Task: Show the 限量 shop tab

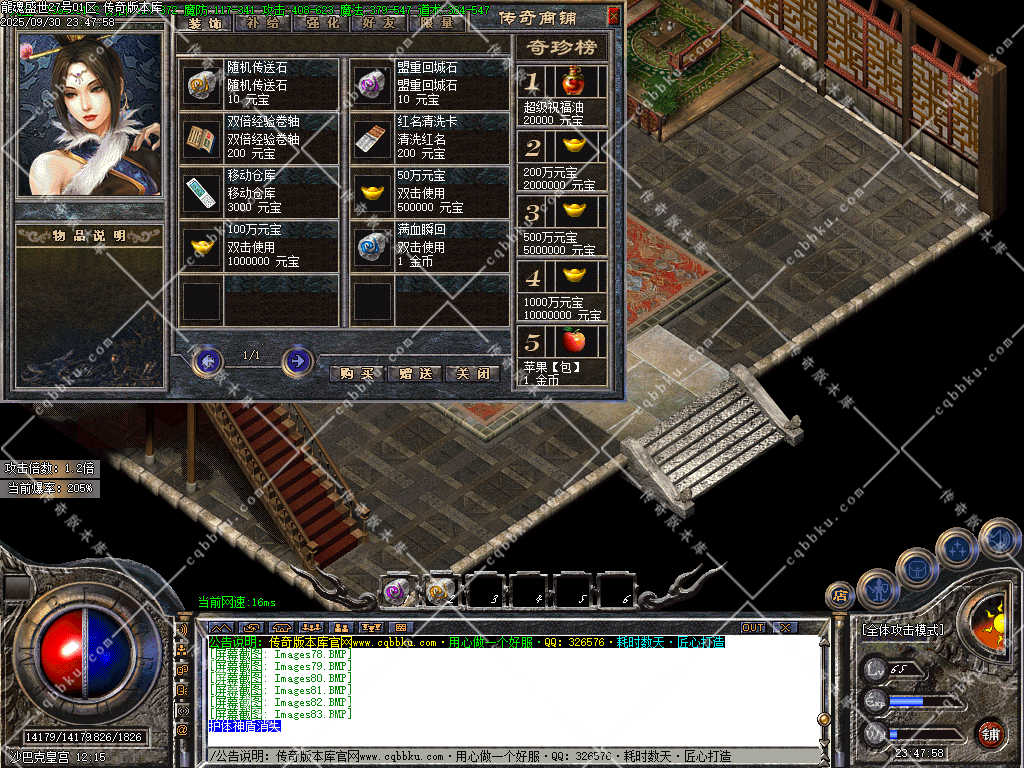Action: 436,22
